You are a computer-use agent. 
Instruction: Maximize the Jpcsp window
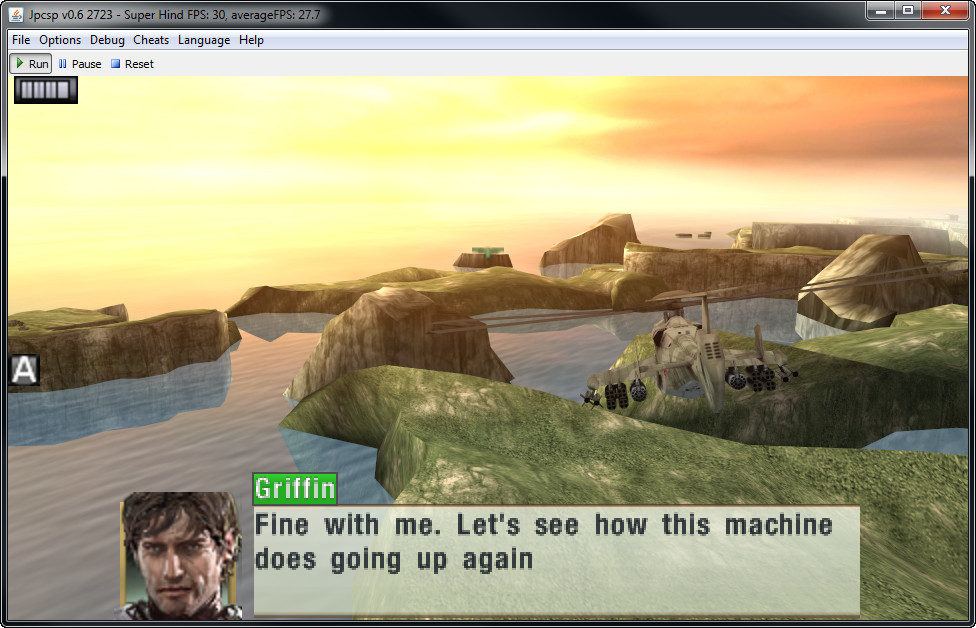[908, 10]
